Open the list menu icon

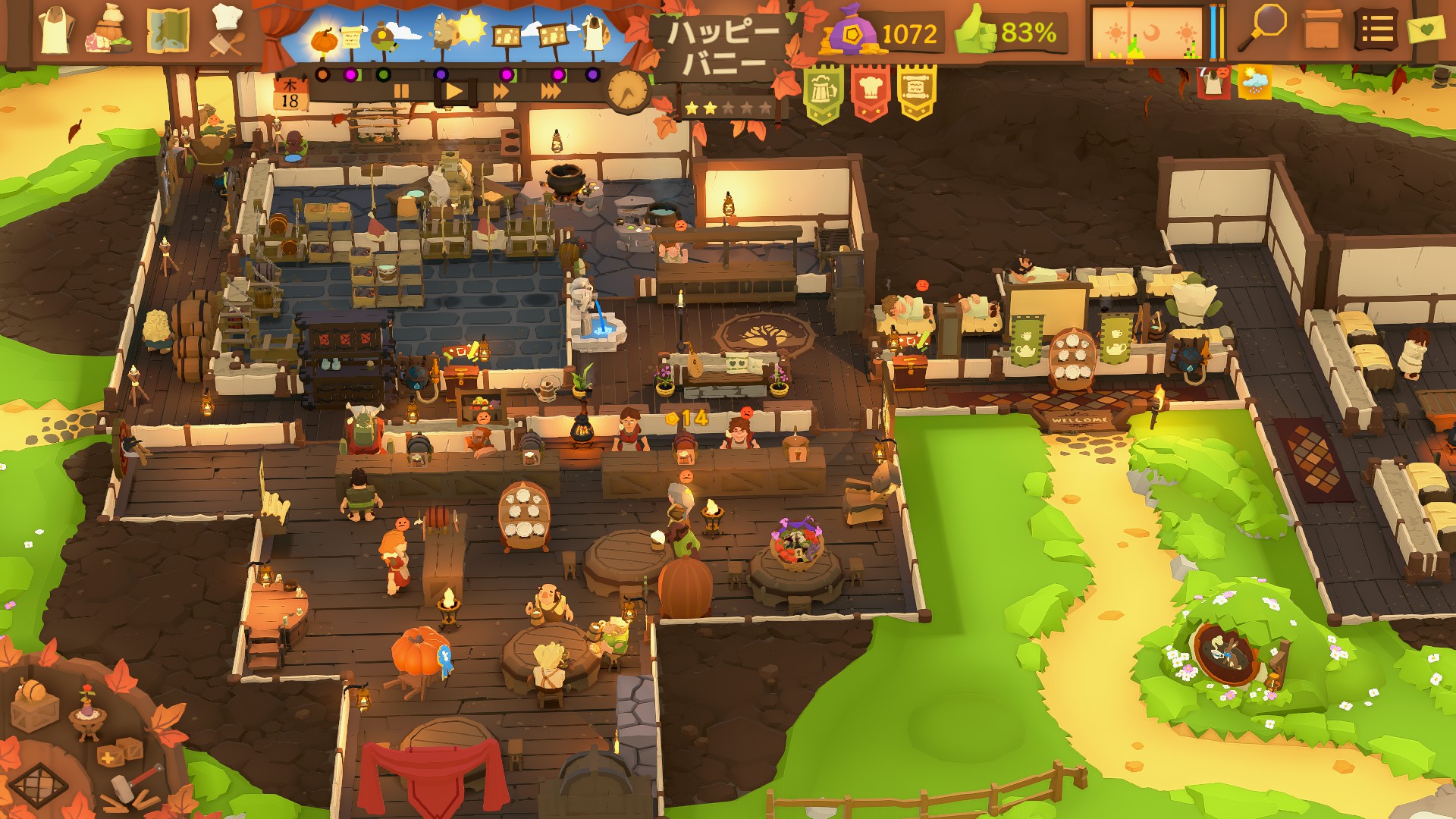[x=1376, y=31]
